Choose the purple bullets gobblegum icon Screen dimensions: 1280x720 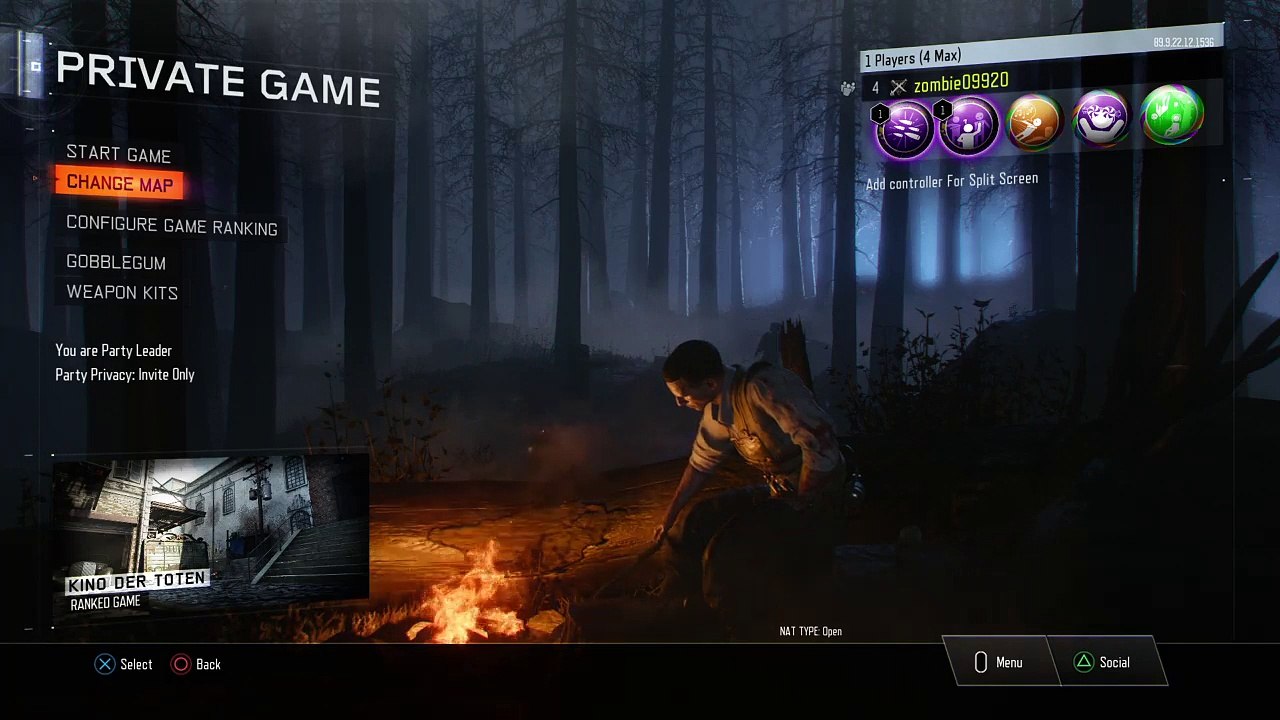[x=902, y=127]
